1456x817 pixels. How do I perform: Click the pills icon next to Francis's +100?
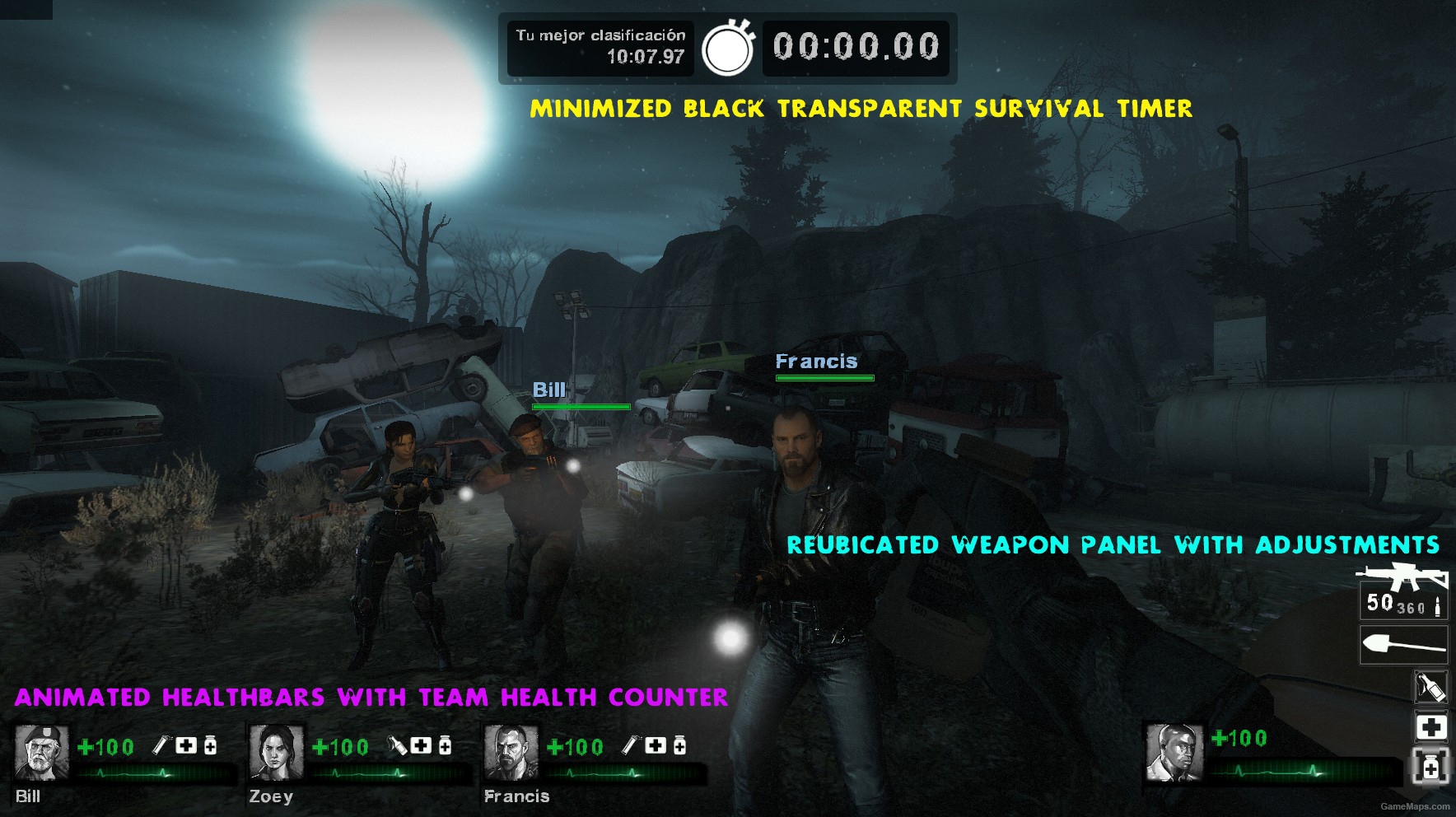pos(679,745)
